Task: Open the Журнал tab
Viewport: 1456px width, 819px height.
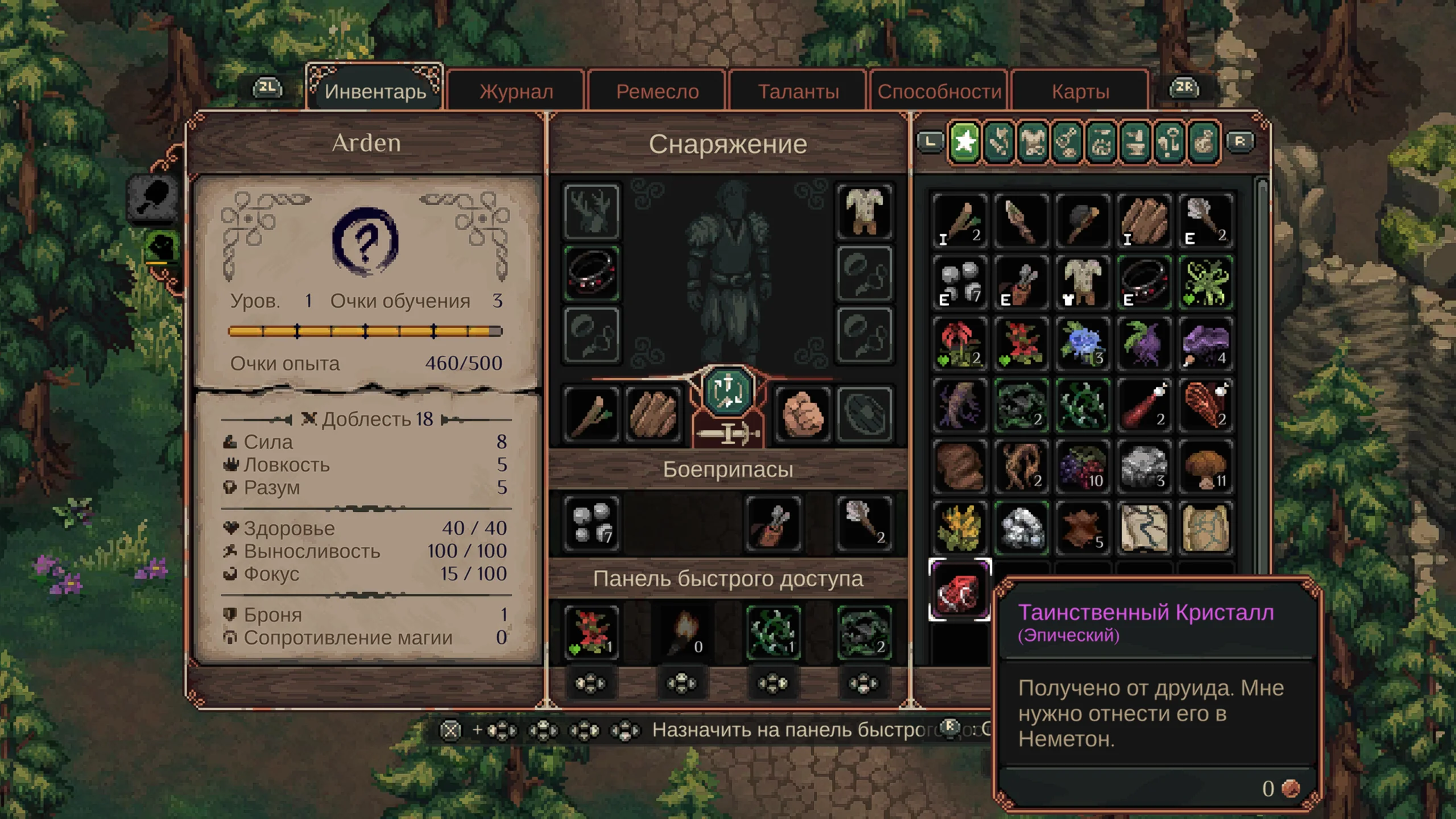Action: (x=516, y=91)
